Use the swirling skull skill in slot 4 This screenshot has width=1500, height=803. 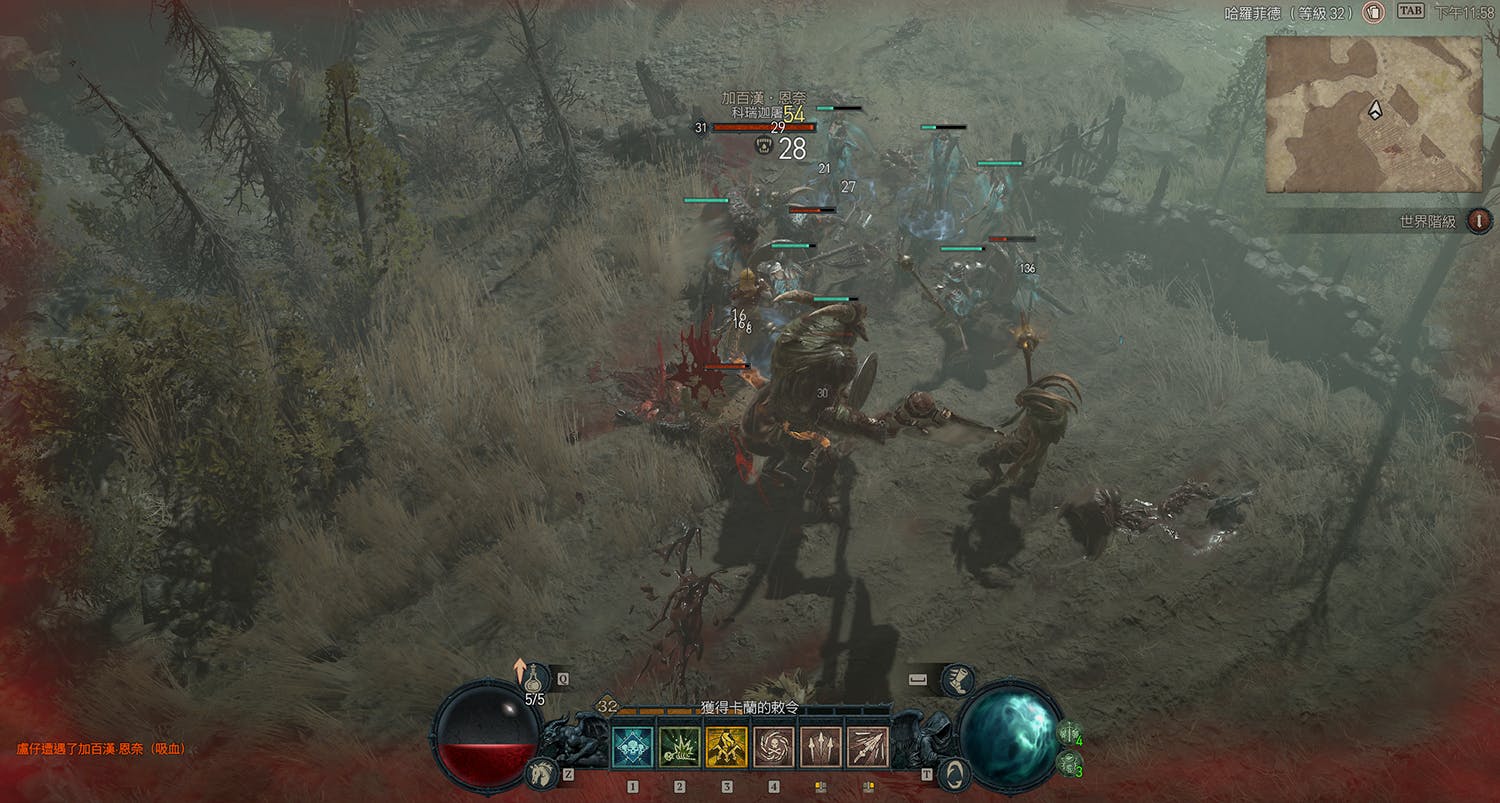pyautogui.click(x=774, y=747)
